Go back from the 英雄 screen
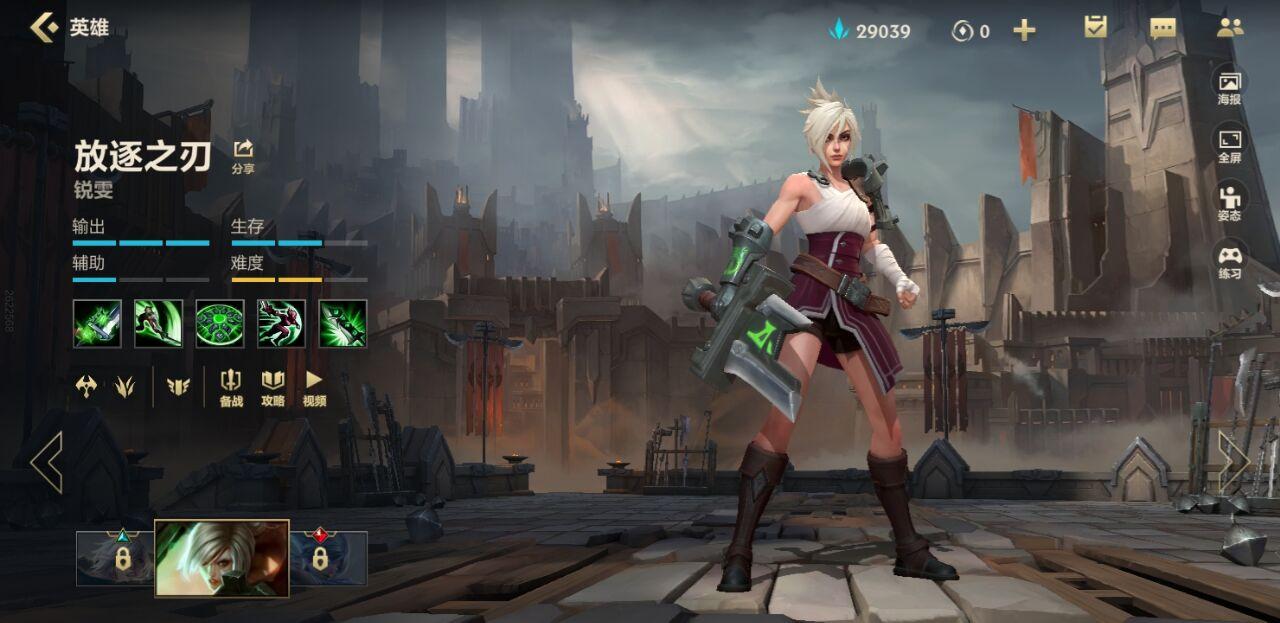The width and height of the screenshot is (1280, 623). click(x=44, y=27)
